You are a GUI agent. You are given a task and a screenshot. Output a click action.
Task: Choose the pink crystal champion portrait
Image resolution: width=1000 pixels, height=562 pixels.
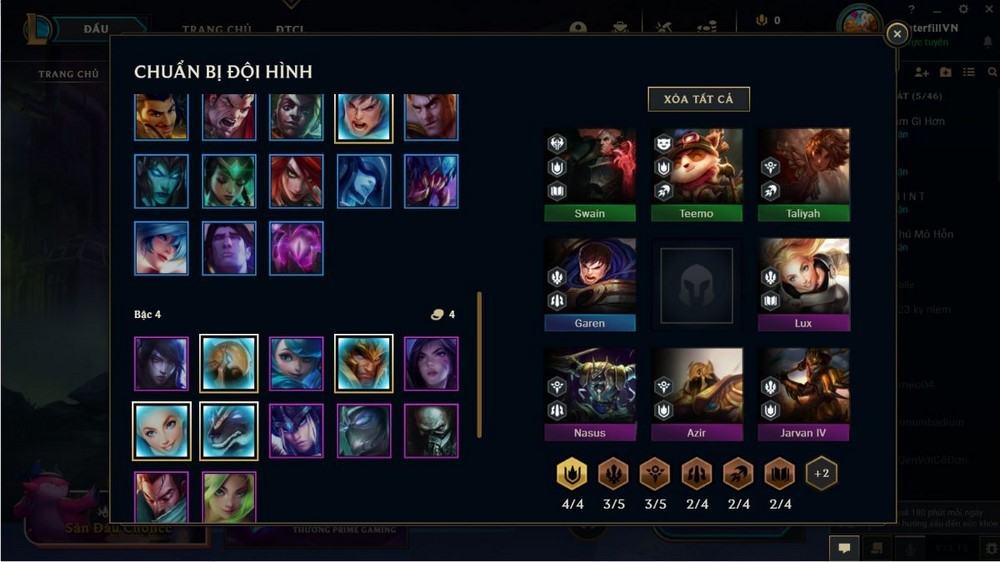(296, 248)
